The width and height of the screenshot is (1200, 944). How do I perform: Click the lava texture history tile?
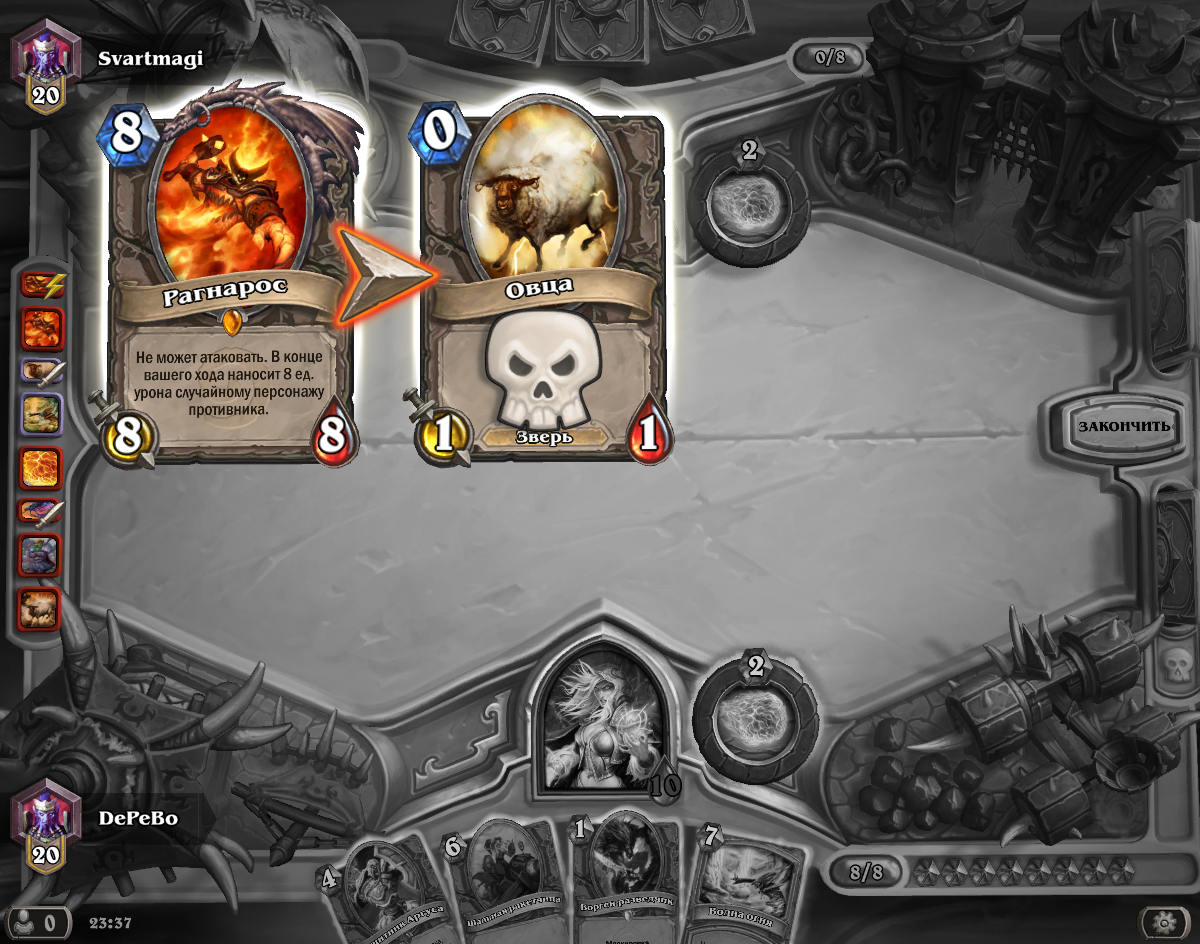42,468
